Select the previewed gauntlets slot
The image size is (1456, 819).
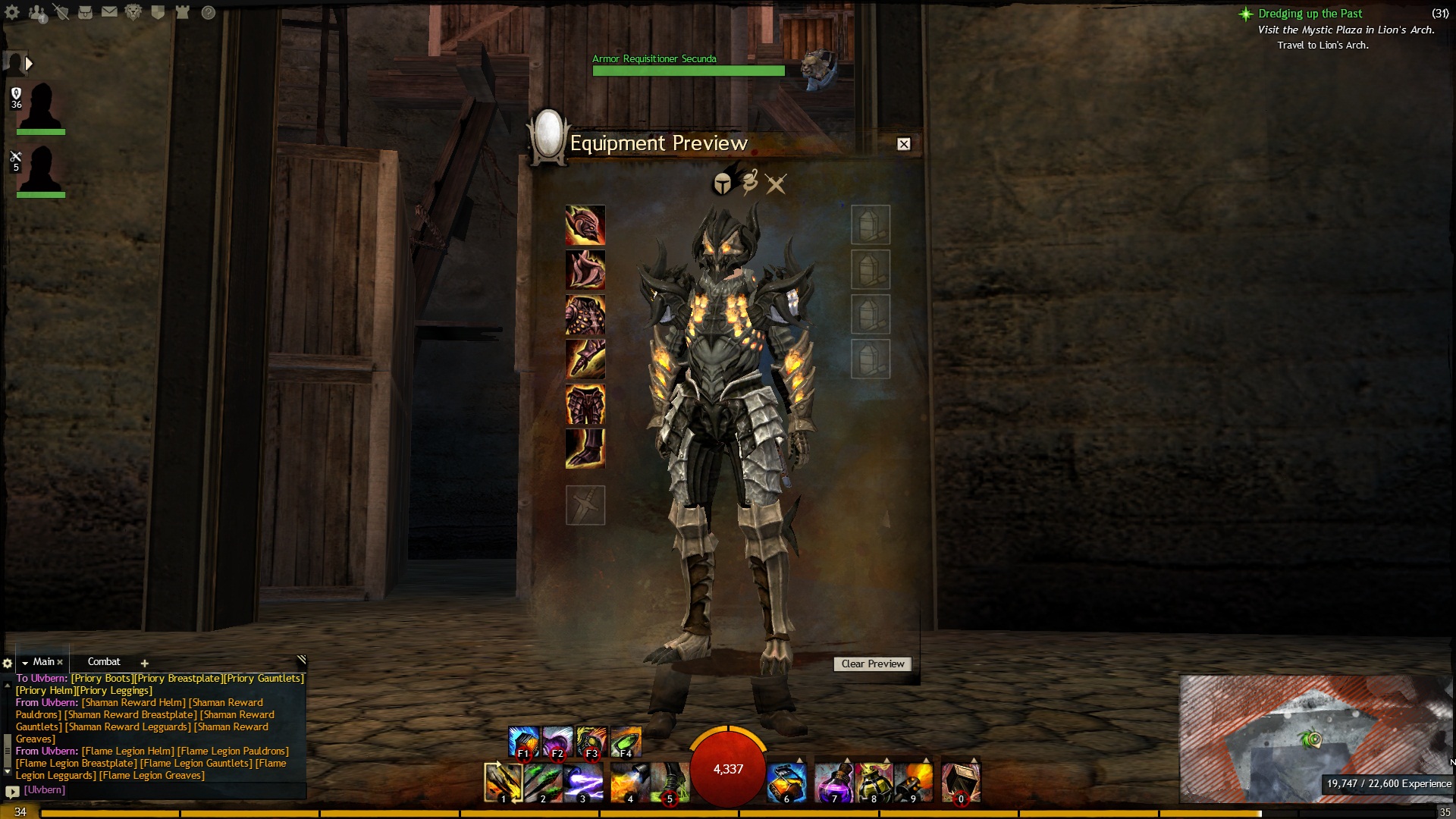[585, 359]
